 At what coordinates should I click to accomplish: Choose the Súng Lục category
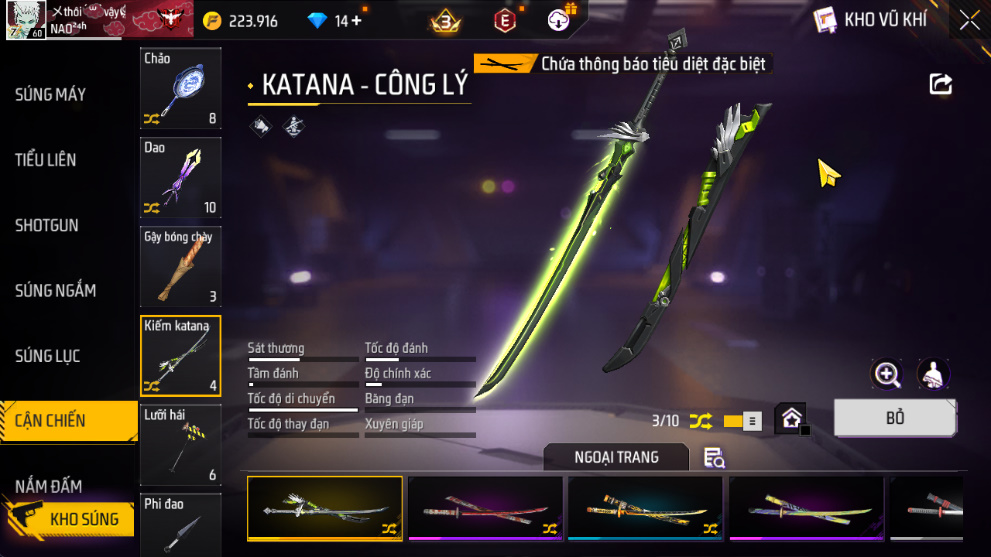point(48,356)
